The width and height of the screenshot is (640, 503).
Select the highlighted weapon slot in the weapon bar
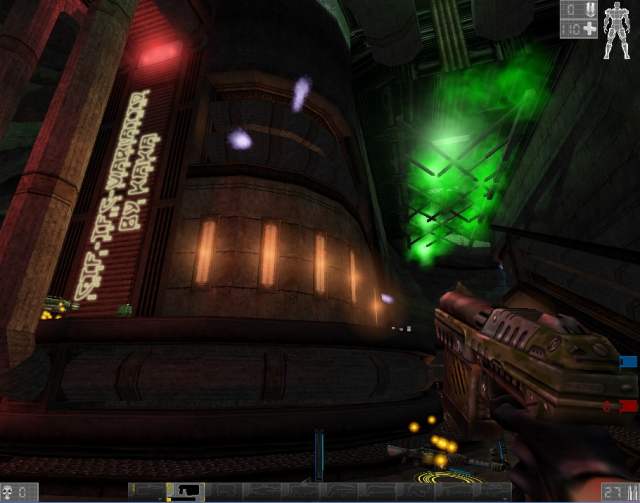tap(184, 491)
